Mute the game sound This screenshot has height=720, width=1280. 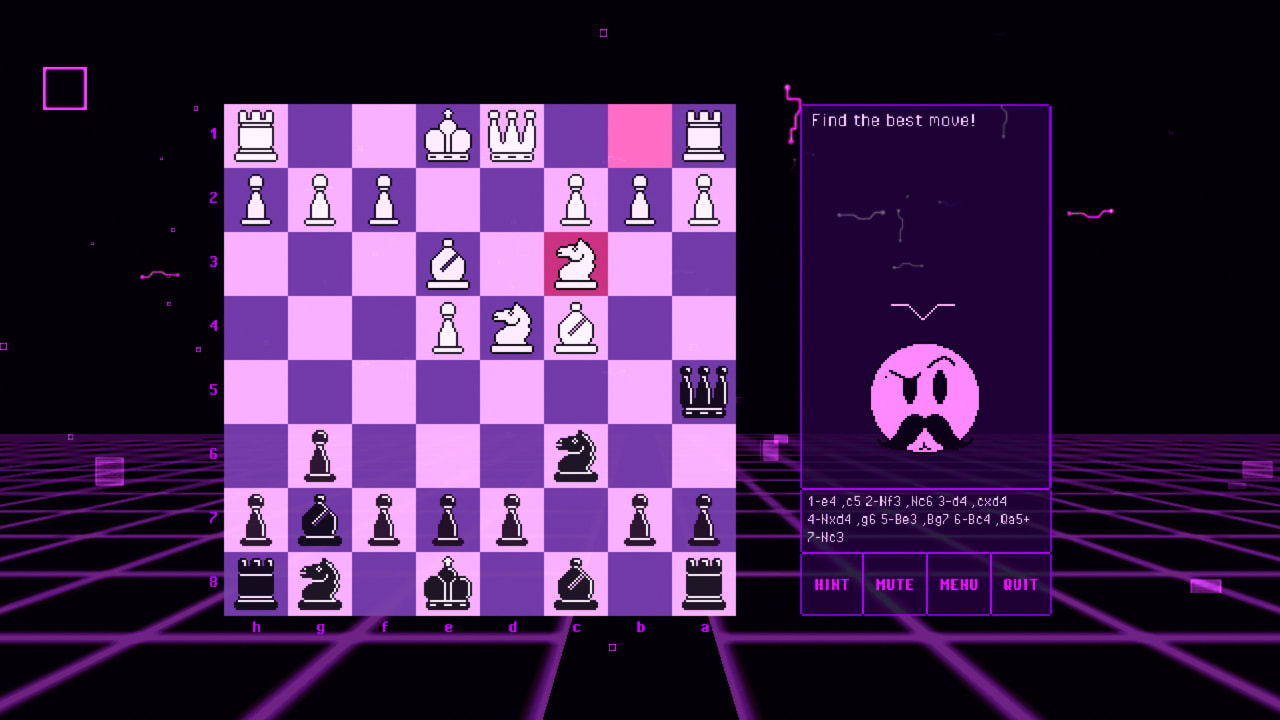tap(894, 584)
